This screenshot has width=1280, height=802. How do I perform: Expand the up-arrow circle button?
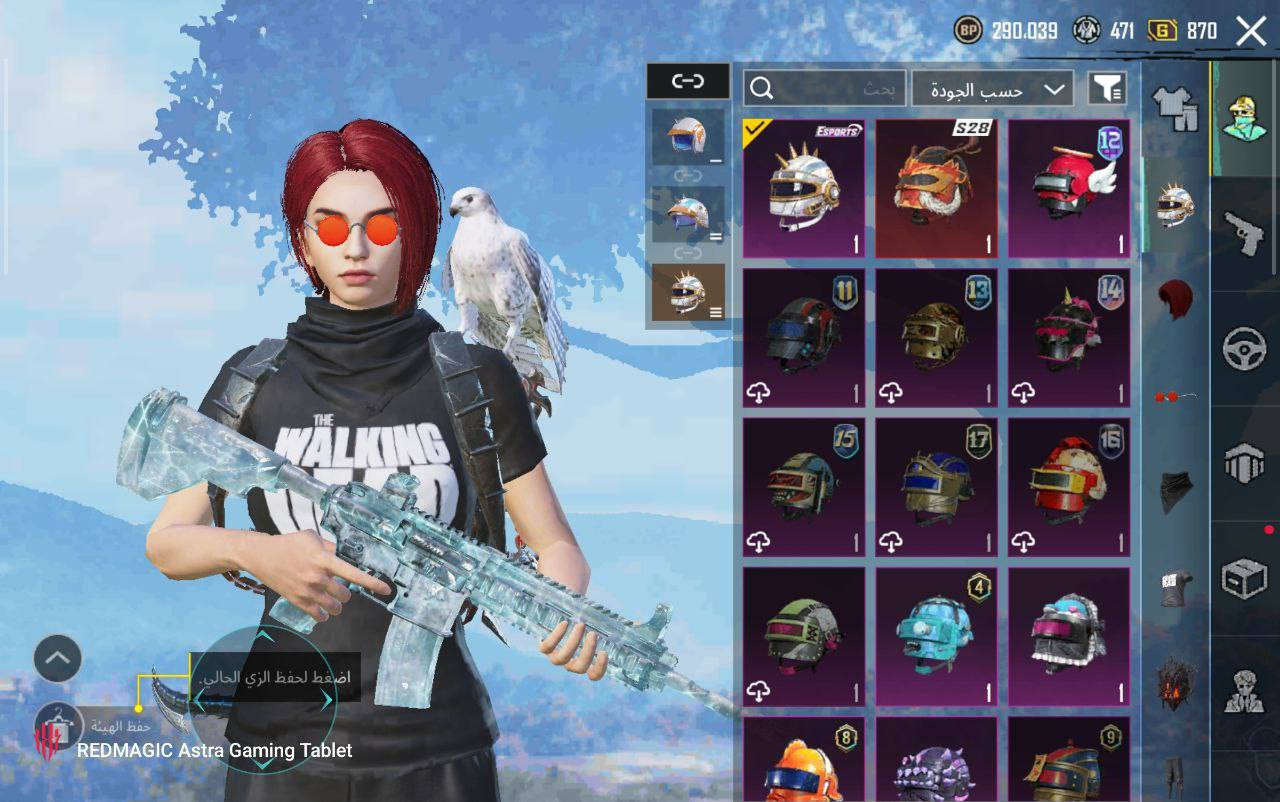coord(57,658)
